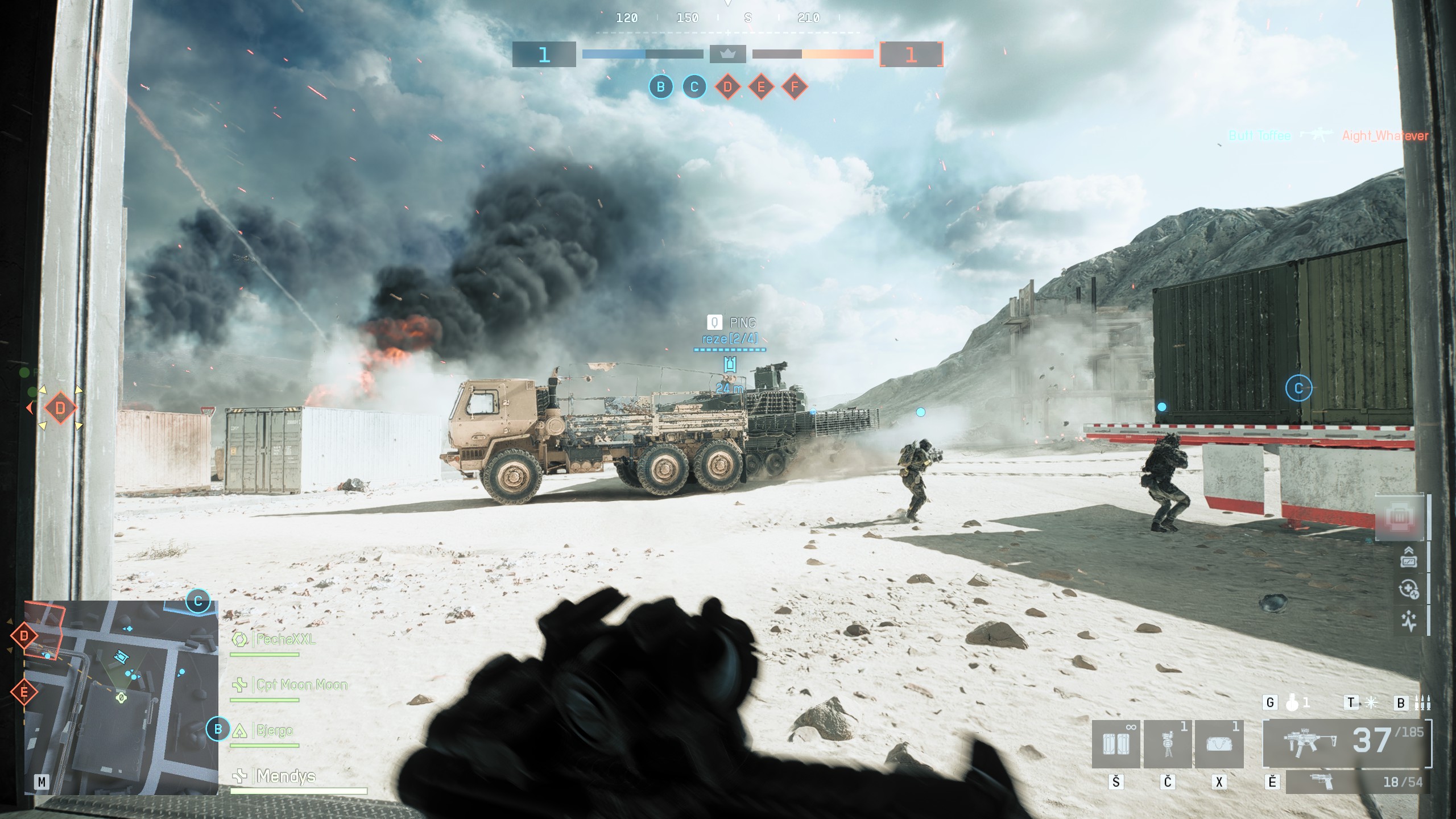Select the objective F diamond icon

[795, 87]
